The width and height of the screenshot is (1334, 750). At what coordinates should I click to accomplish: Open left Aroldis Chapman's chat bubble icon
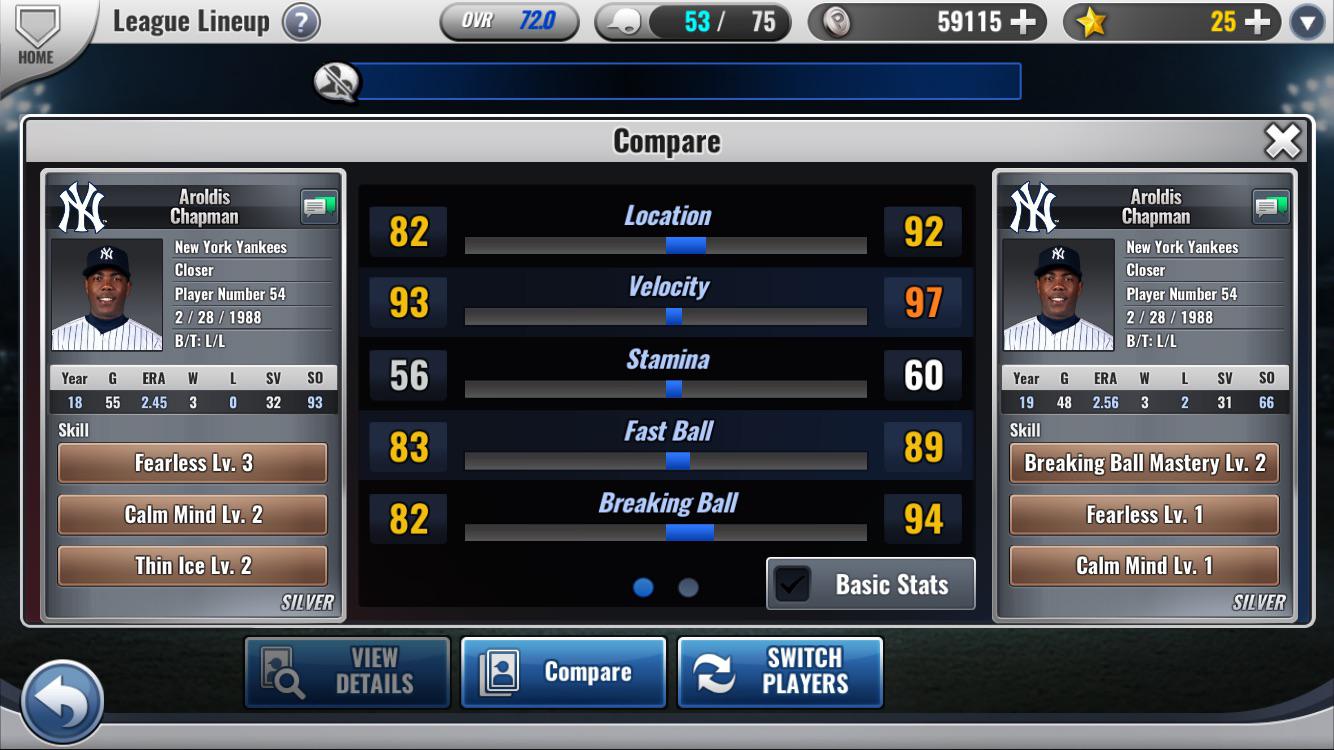point(318,207)
